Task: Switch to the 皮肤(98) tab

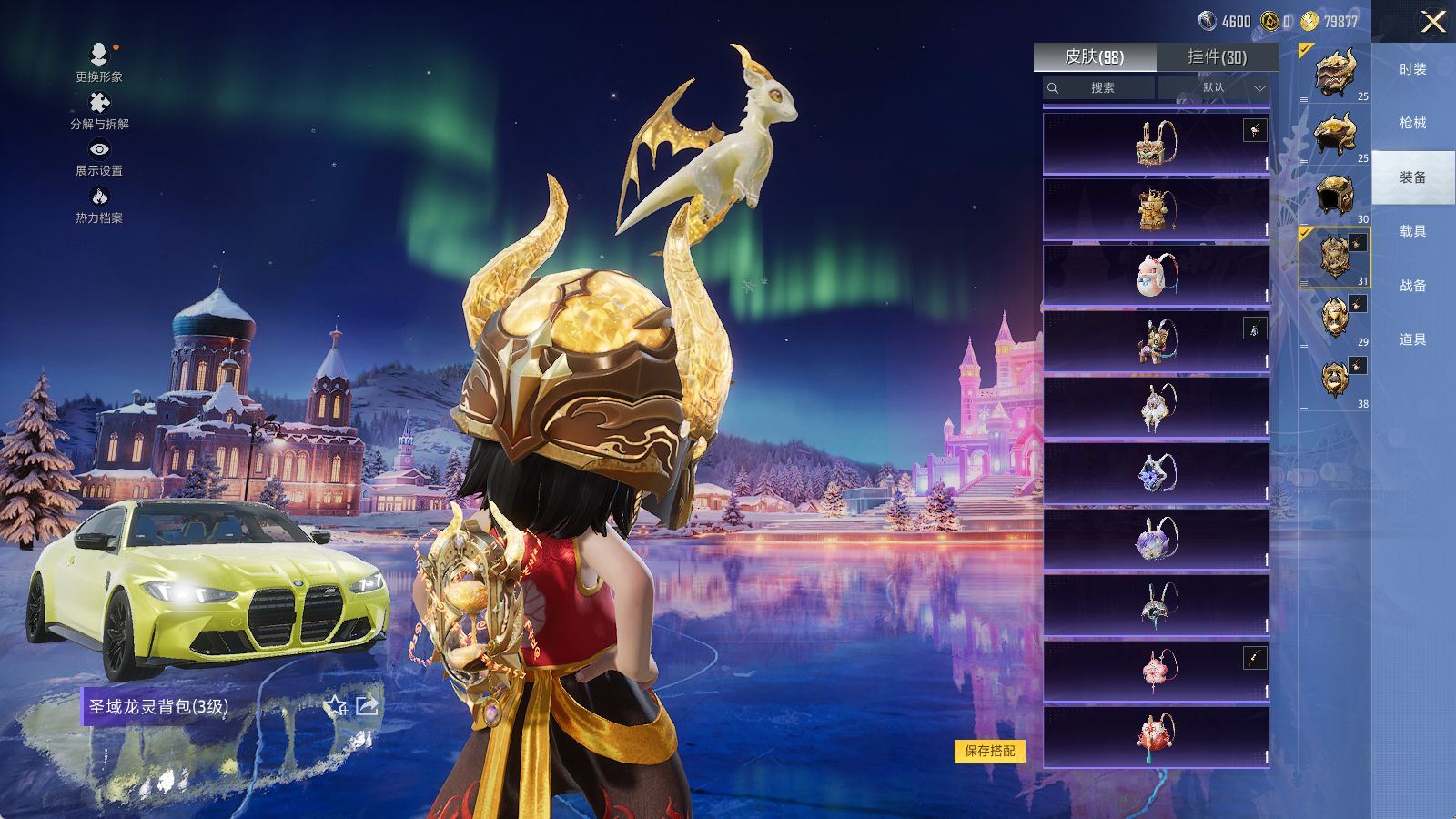Action: click(x=1094, y=57)
